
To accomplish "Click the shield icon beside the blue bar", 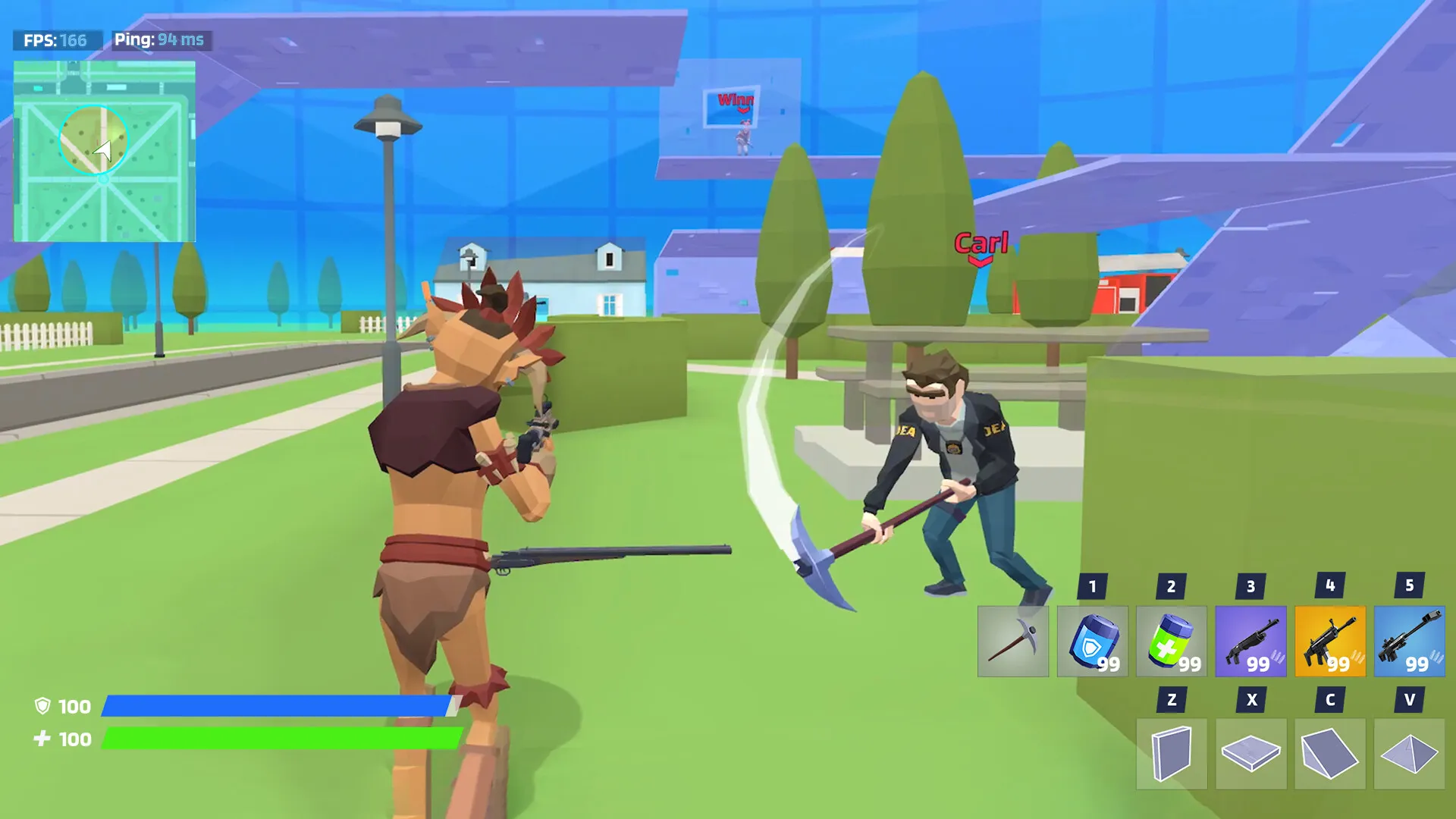I will click(x=44, y=707).
